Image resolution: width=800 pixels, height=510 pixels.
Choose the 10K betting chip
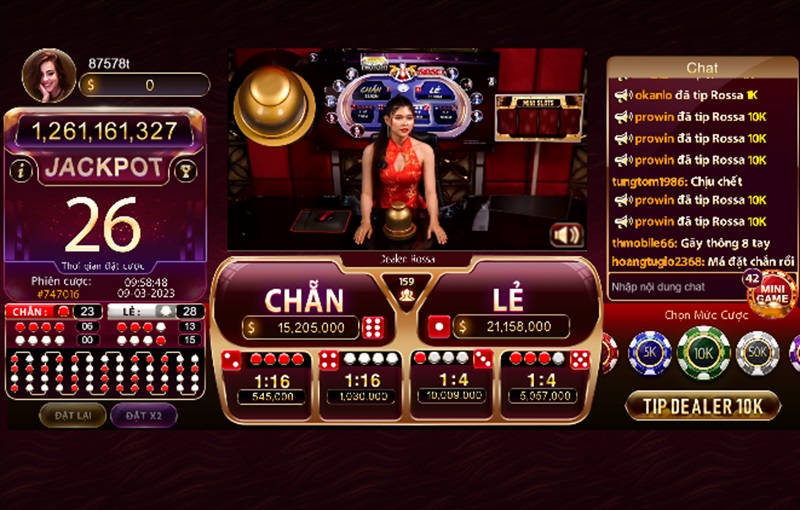click(x=703, y=352)
